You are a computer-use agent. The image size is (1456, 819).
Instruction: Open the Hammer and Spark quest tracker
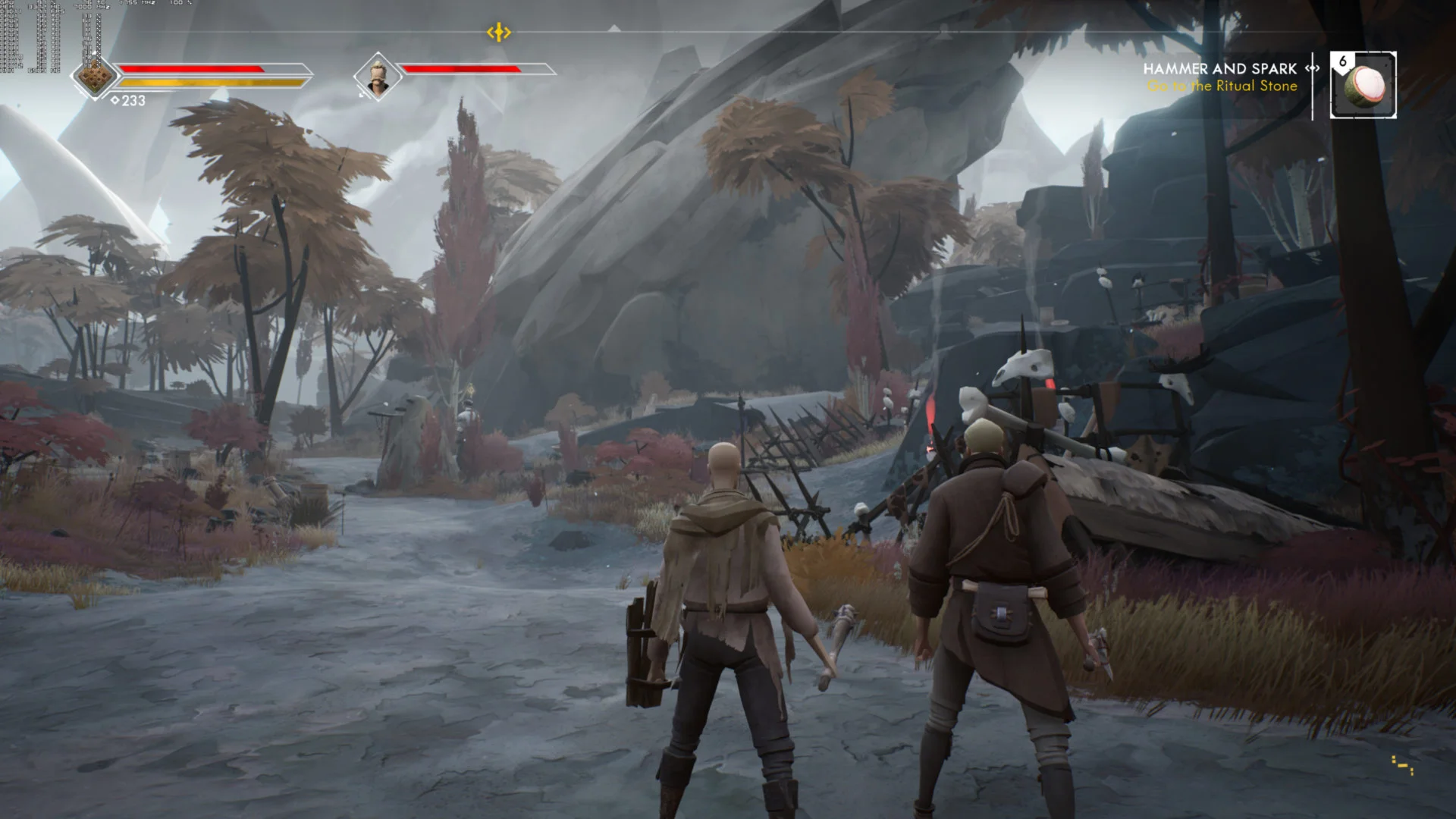(x=1220, y=69)
